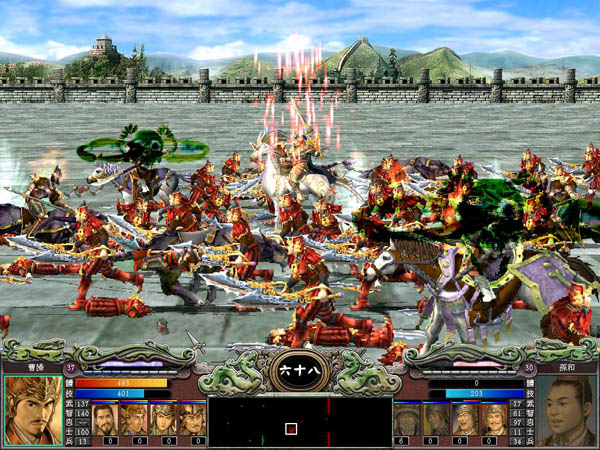Select Cao Cao's commander portrait
This screenshot has width=600, height=450.
[x=32, y=410]
